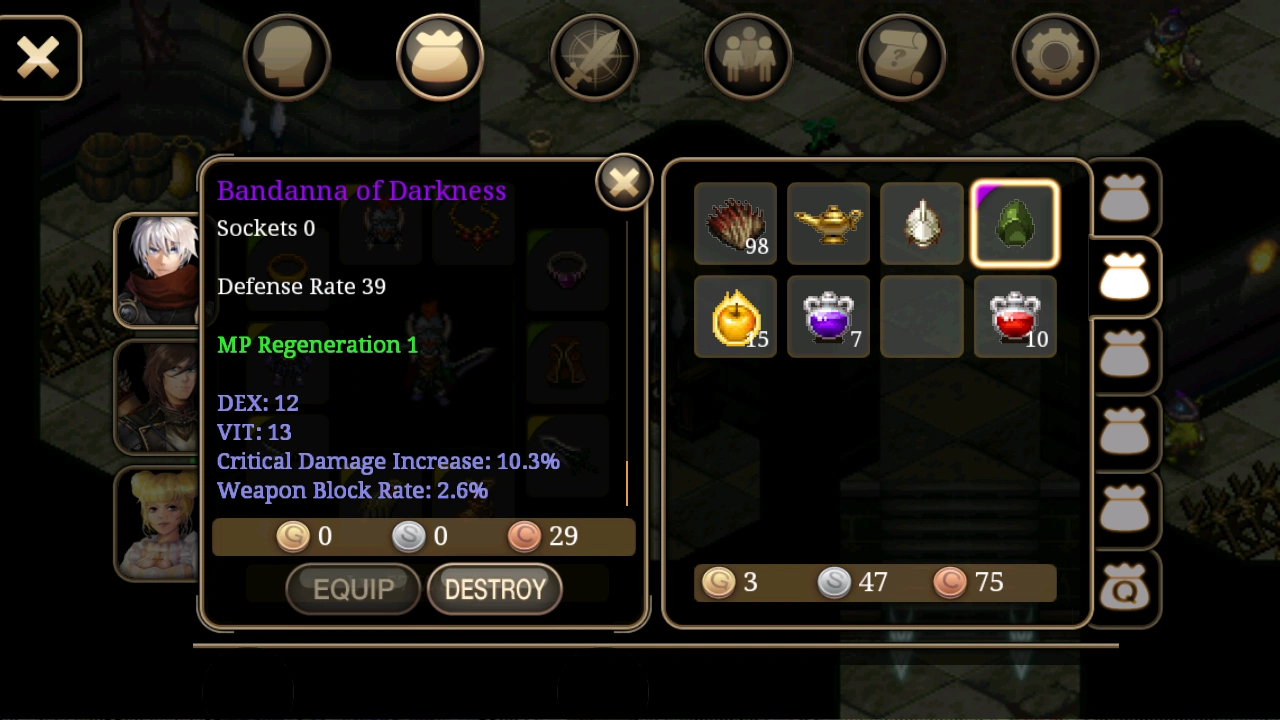This screenshot has width=1280, height=720.
Task: Select the golden lamp item in inventory
Action: click(828, 223)
